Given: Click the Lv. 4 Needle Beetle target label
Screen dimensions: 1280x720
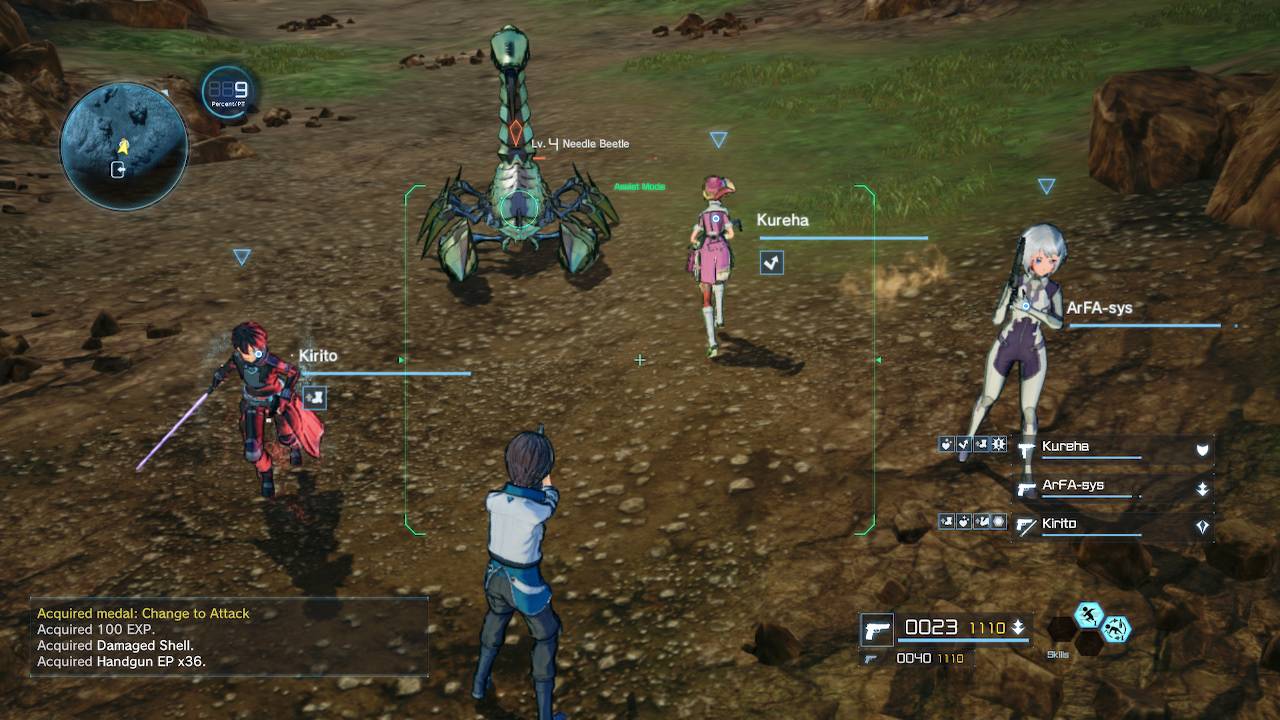Looking at the screenshot, I should point(581,144).
